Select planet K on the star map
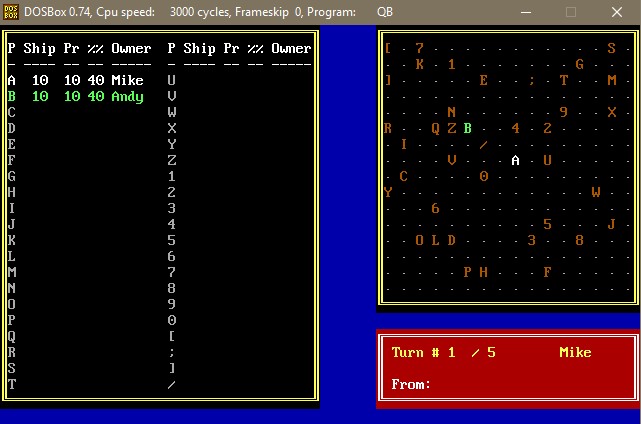 click(x=419, y=64)
